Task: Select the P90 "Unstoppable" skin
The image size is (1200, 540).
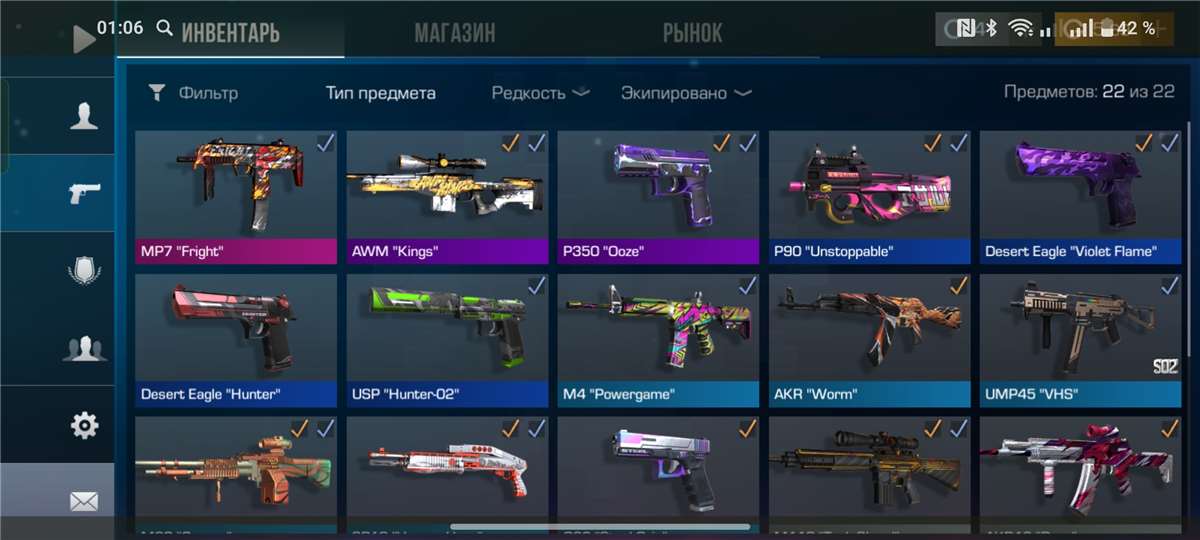Action: point(869,196)
